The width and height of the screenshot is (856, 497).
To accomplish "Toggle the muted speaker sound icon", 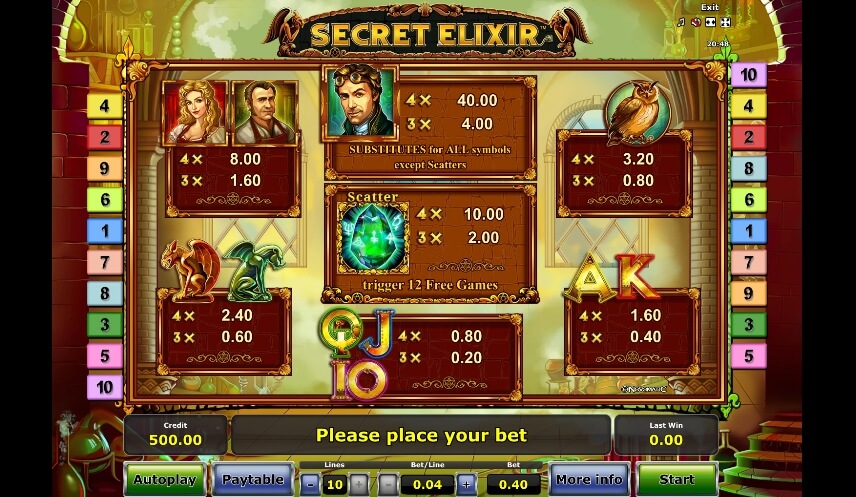I will [x=695, y=22].
